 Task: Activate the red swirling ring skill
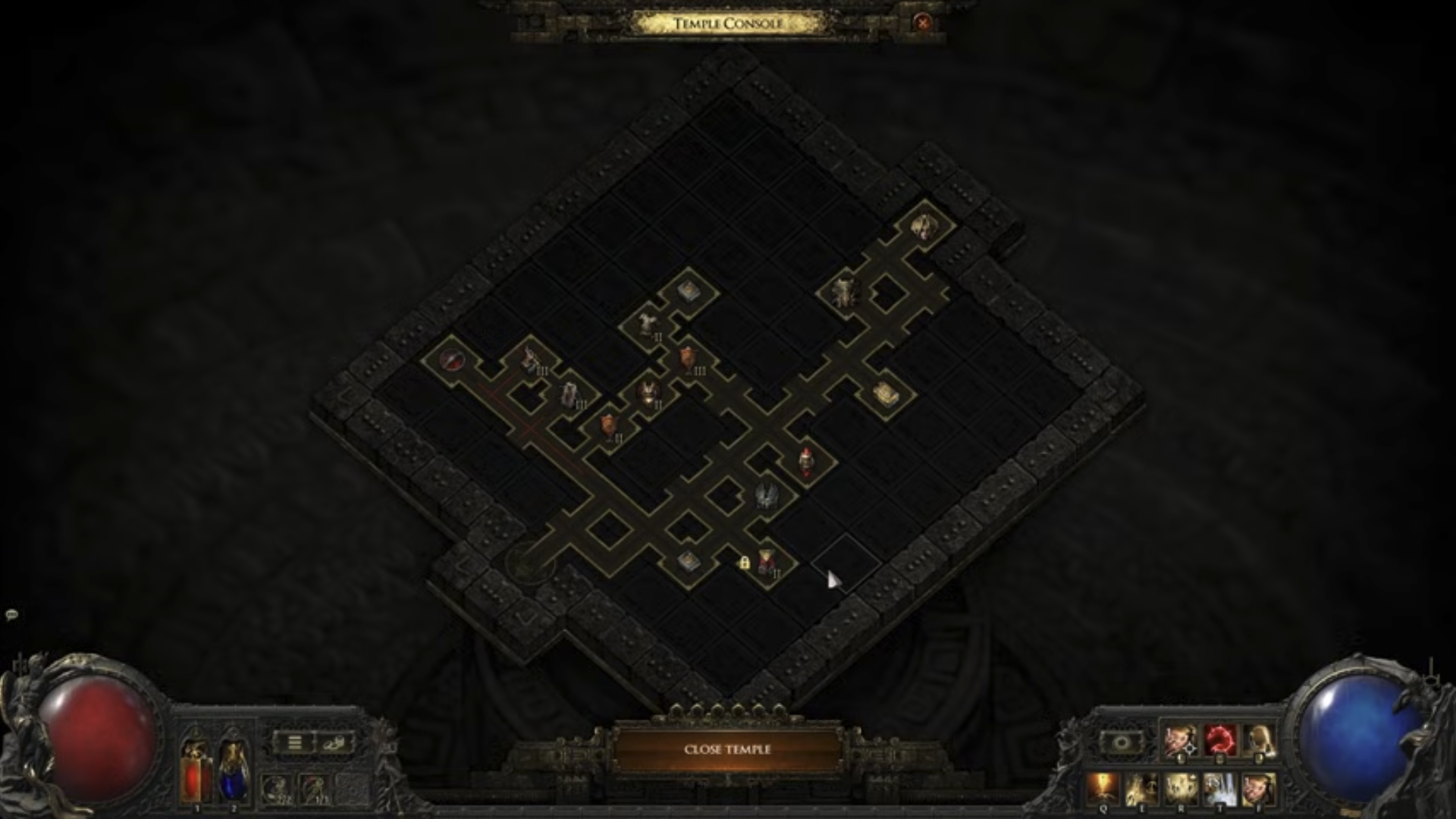(x=1219, y=741)
